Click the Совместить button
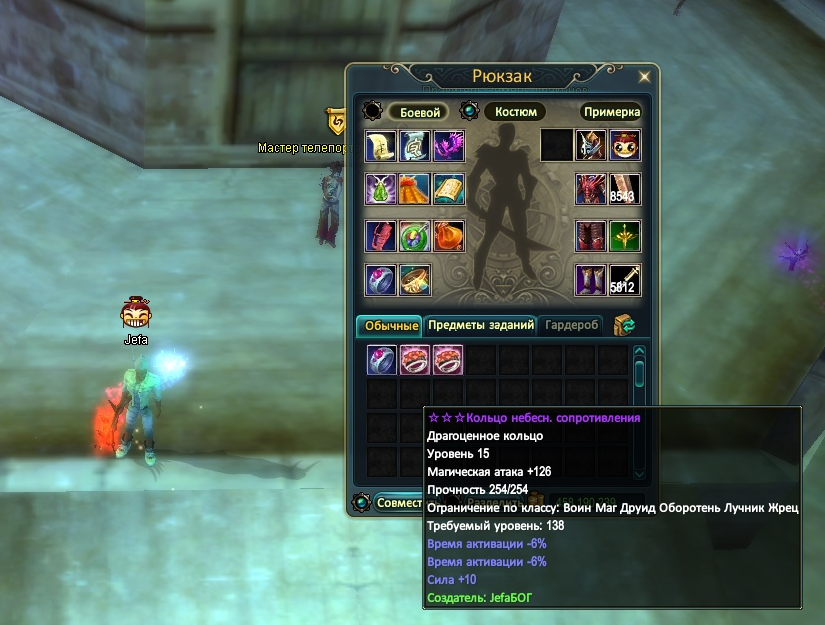Viewport: 825px width, 625px height. [398, 503]
